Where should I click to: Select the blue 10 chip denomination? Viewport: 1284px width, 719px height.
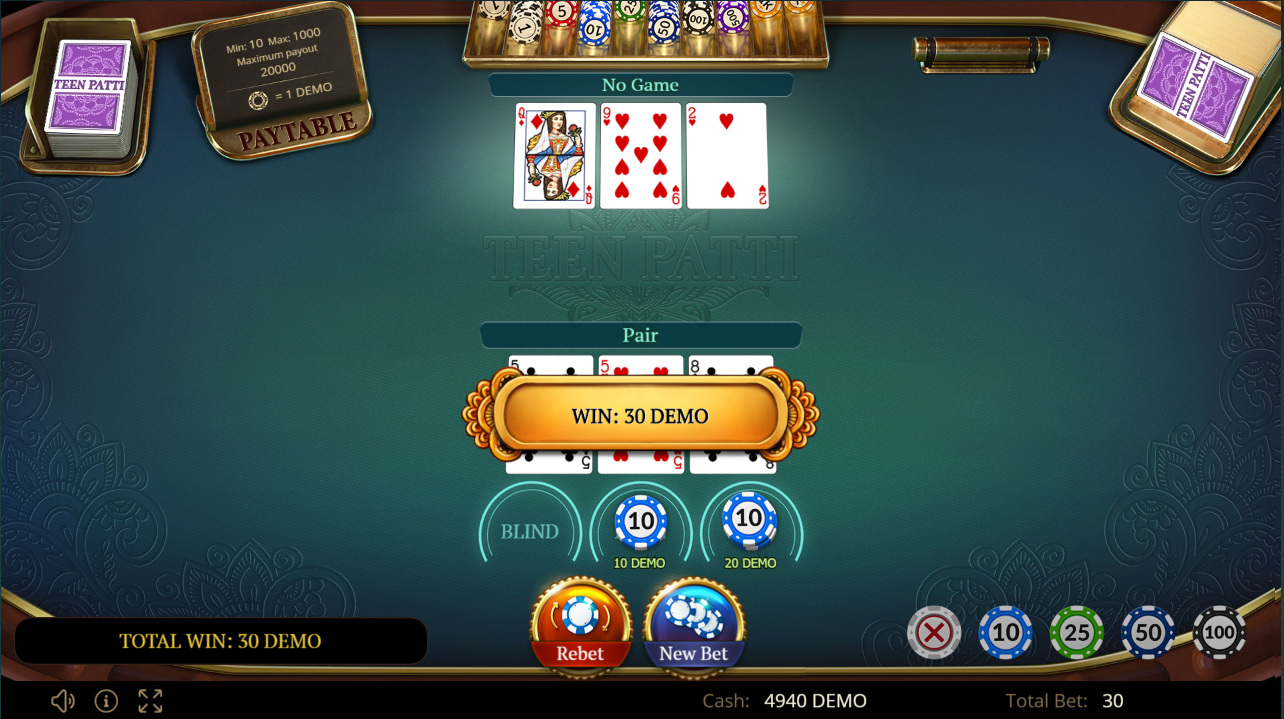[1005, 632]
